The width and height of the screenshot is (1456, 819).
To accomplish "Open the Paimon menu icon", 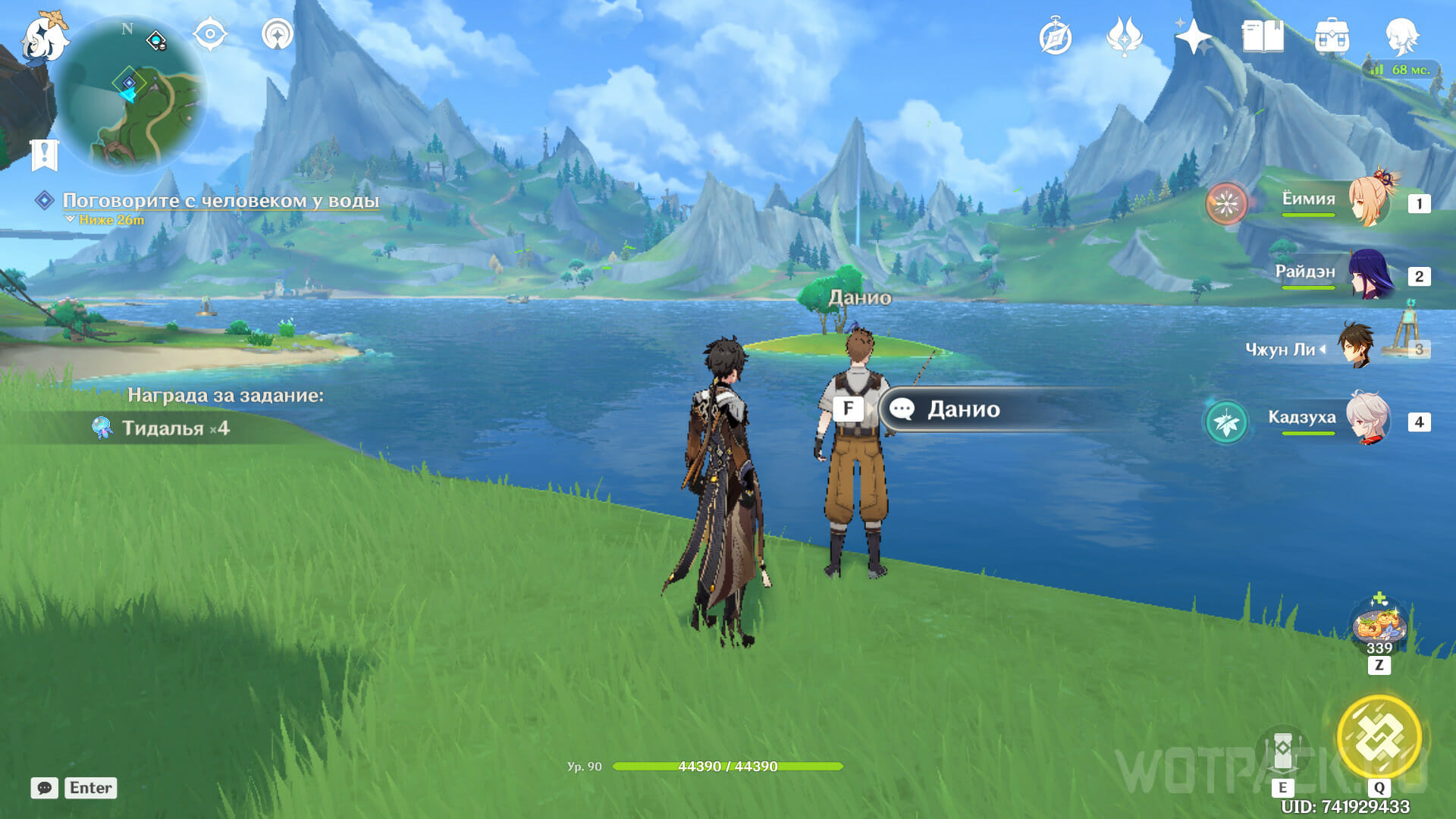I will 43,38.
